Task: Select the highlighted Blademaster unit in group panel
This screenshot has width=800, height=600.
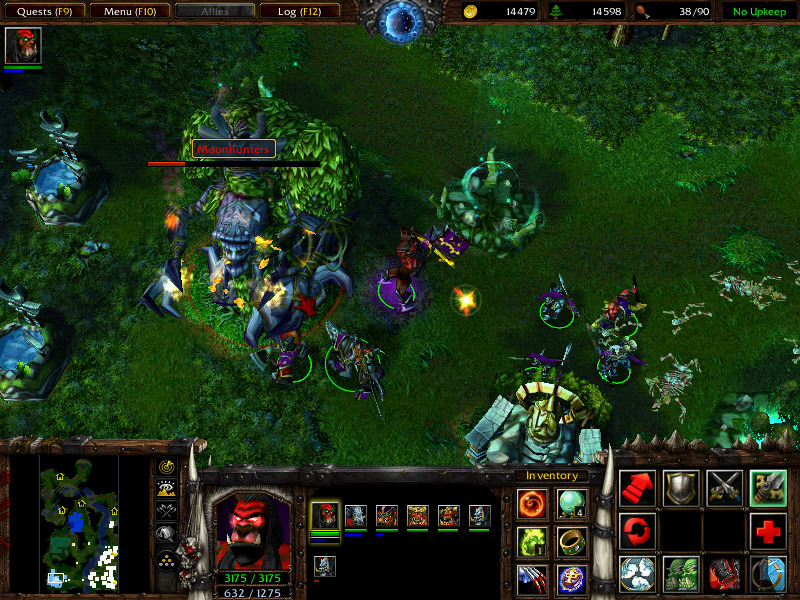Action: pos(325,516)
